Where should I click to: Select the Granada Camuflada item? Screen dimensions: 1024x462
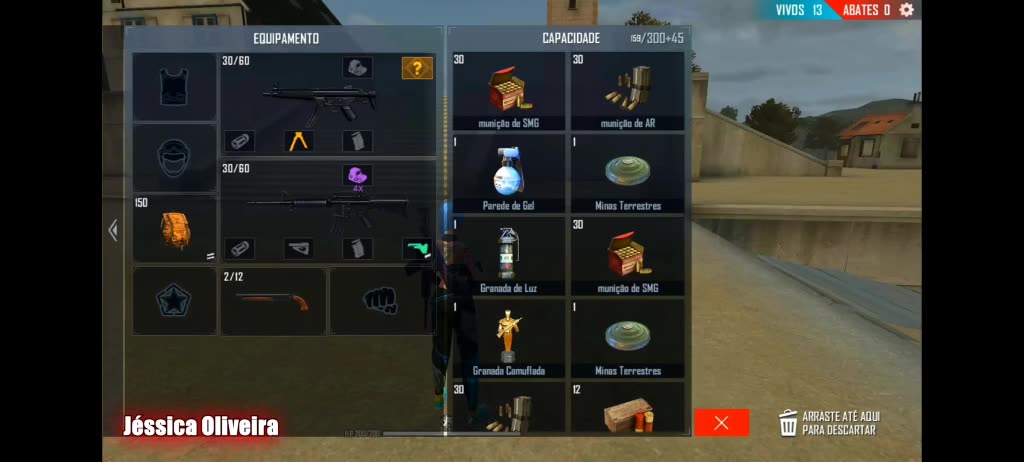tap(509, 338)
